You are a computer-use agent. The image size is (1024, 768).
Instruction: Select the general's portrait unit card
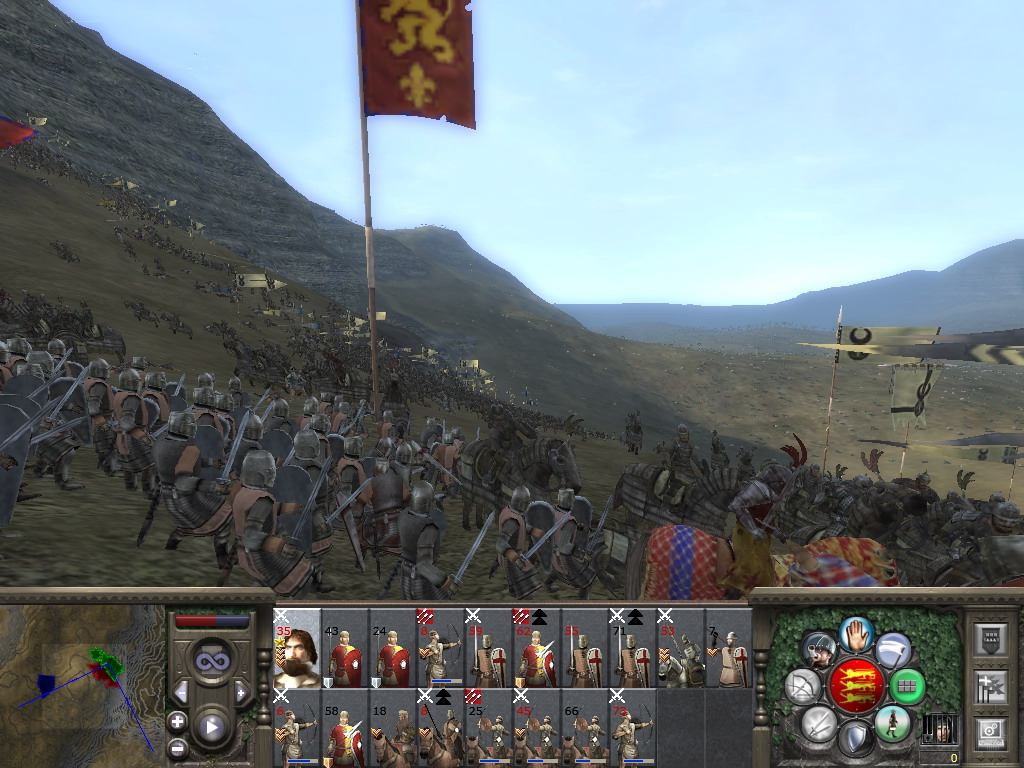pos(297,648)
